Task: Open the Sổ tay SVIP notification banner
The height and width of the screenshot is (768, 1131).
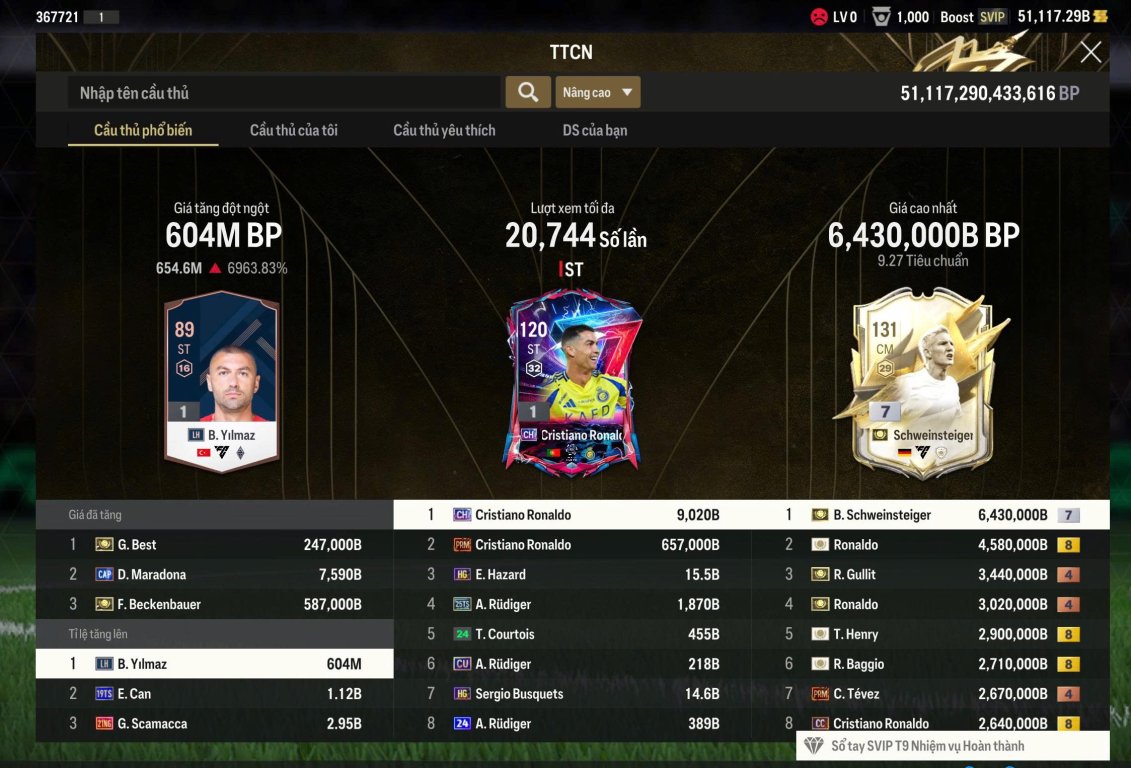Action: (952, 746)
